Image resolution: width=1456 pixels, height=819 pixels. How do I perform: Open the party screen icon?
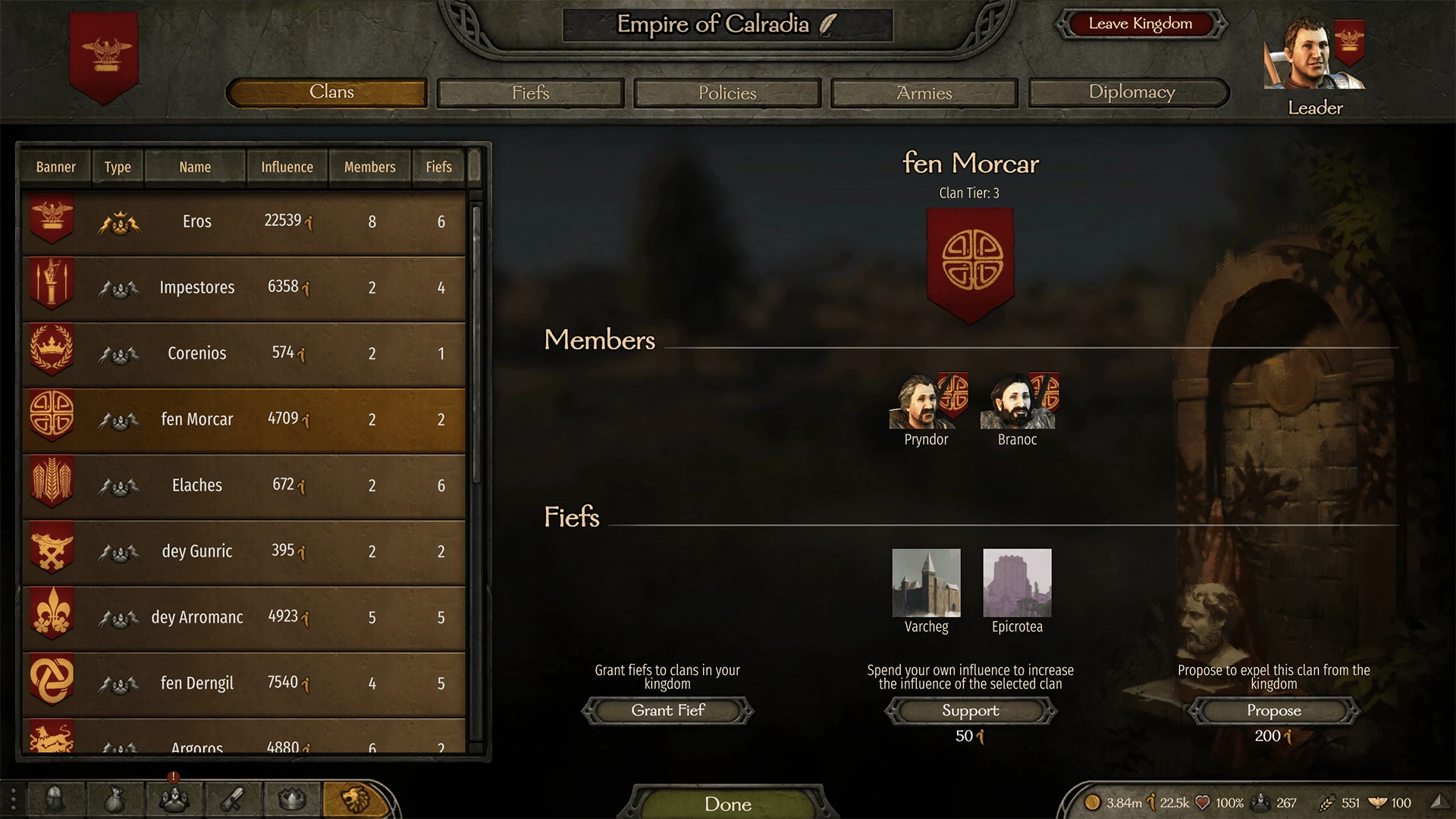(x=174, y=800)
